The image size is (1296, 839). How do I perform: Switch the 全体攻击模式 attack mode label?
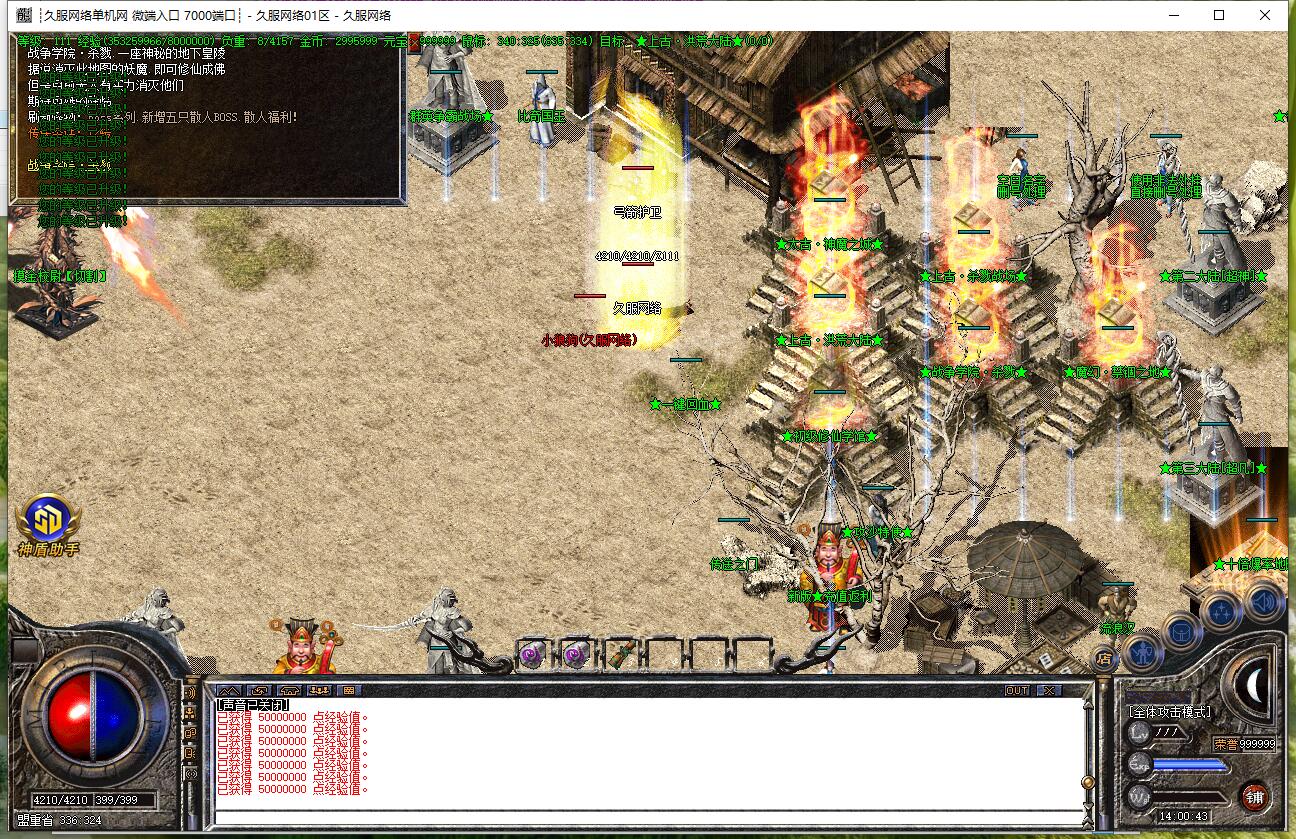pos(1169,712)
